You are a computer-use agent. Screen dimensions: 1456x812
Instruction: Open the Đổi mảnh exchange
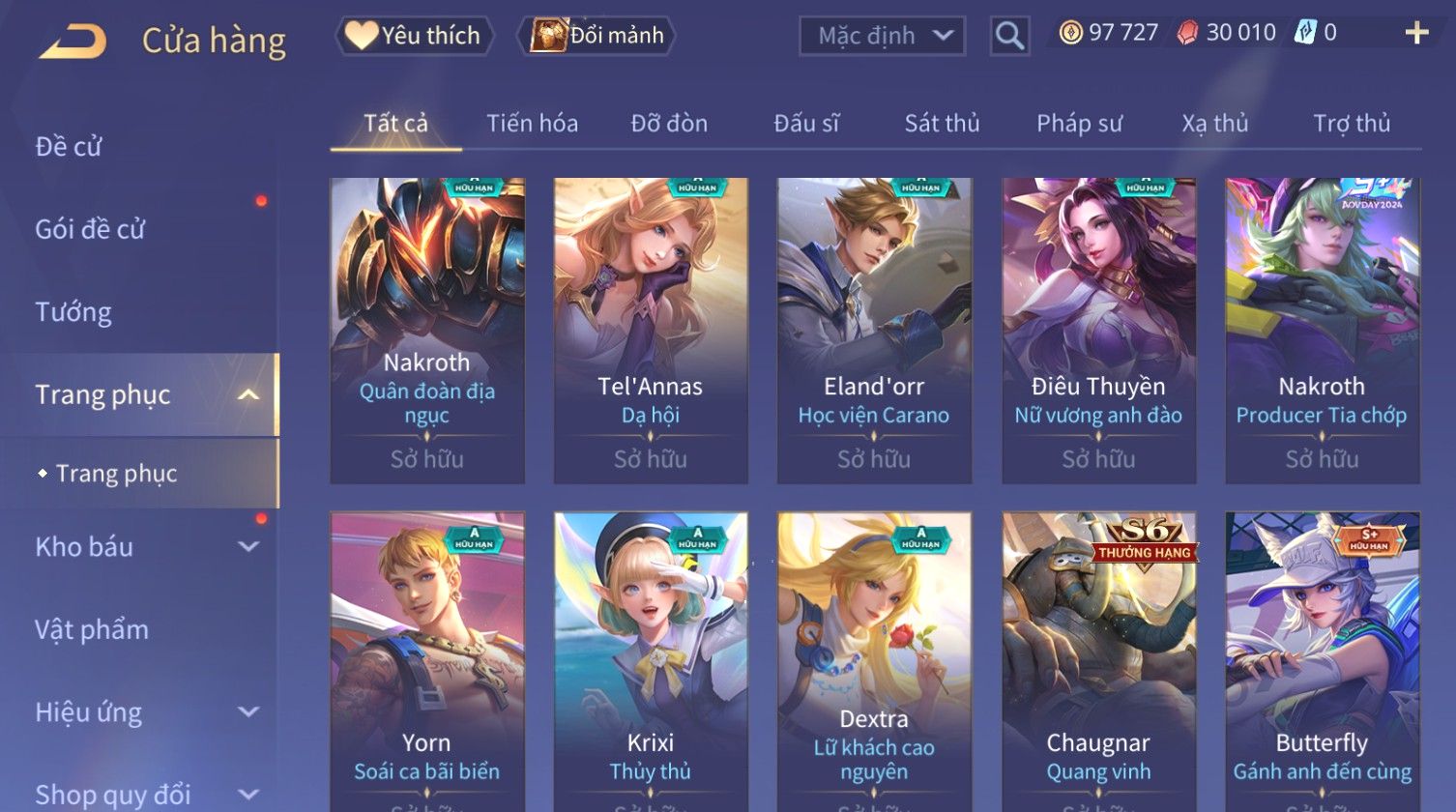coord(597,36)
